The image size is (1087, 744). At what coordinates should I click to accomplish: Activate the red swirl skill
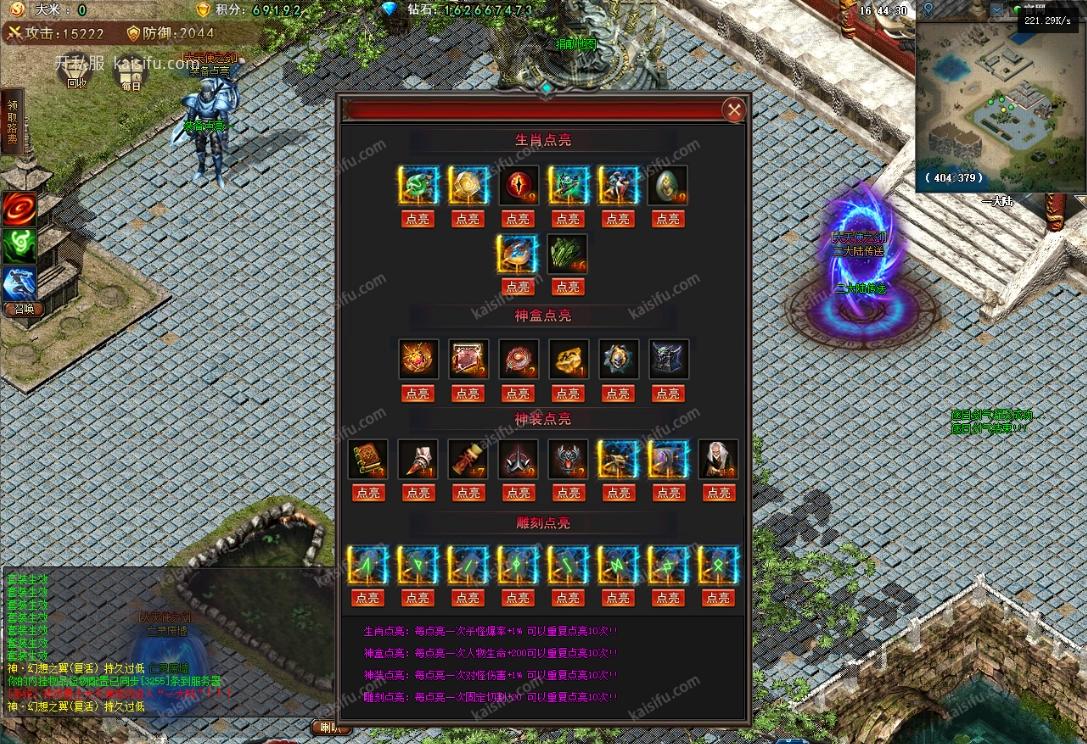tap(19, 209)
